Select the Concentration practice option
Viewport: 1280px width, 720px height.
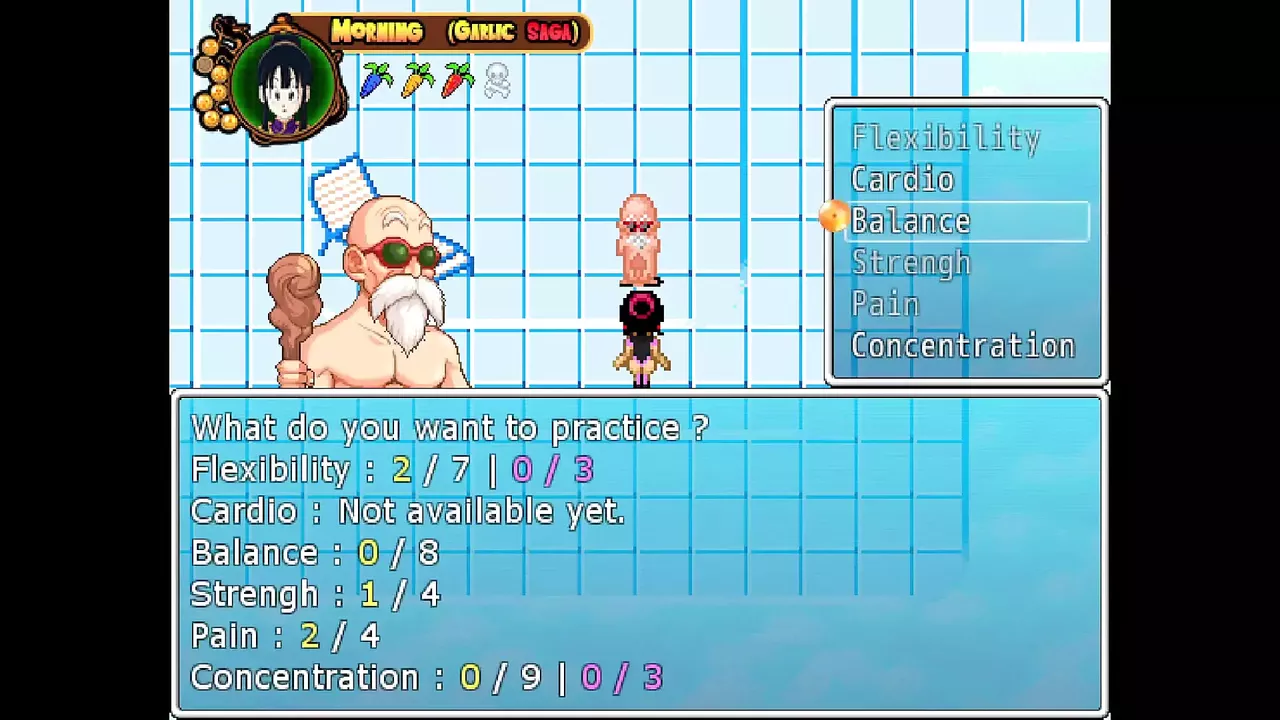(962, 346)
